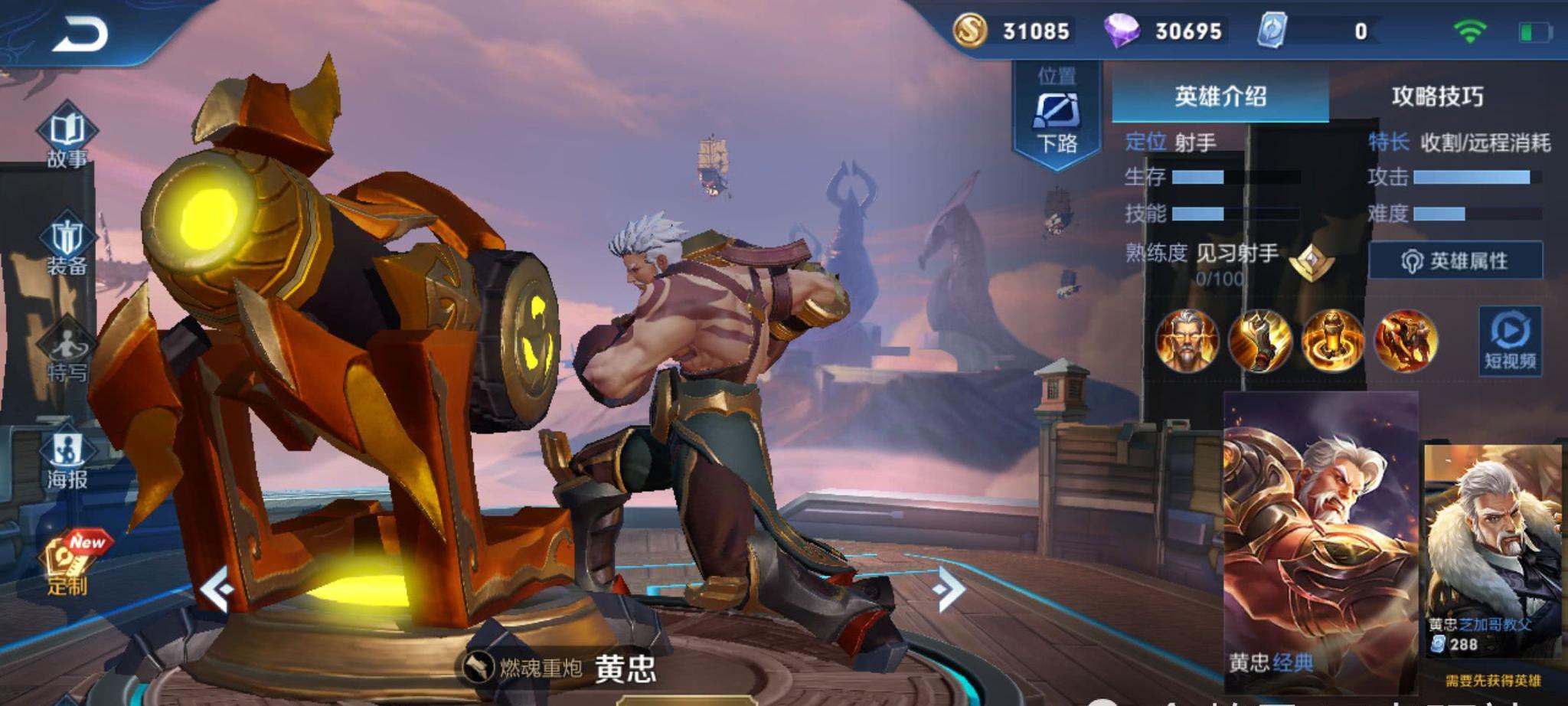View the red cannon ultimate skill icon
The image size is (1568, 706).
(x=1405, y=340)
